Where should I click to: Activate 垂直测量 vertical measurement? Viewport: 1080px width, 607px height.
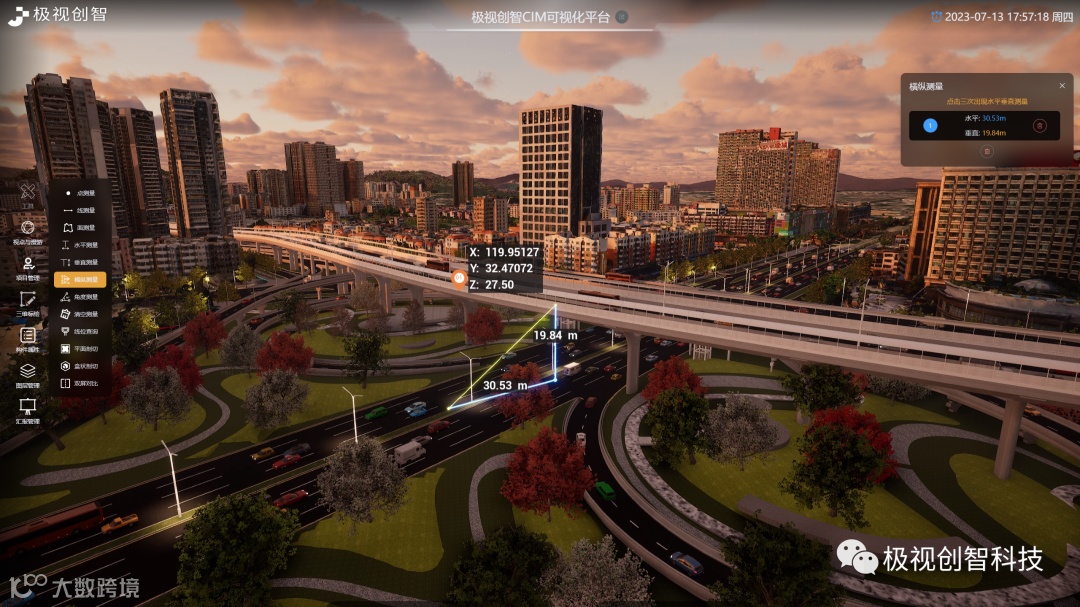(x=80, y=262)
